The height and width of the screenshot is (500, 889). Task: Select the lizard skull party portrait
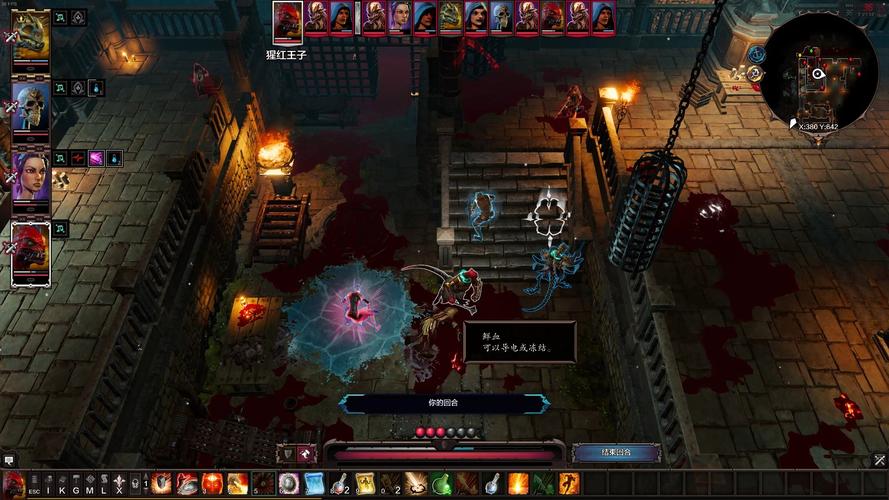pos(31,36)
